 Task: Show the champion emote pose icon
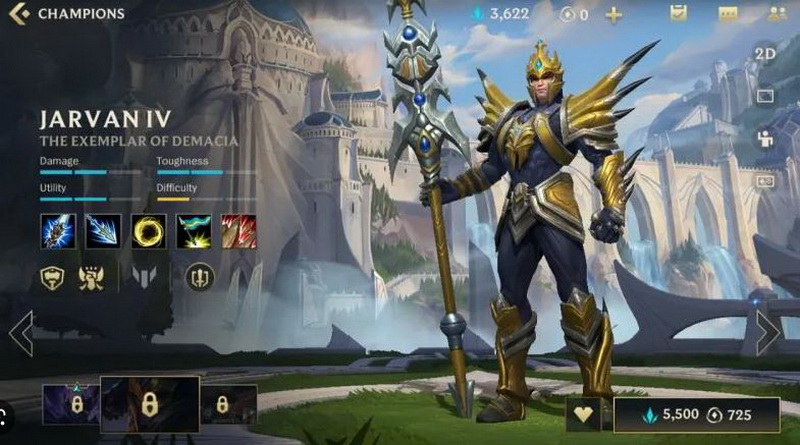pos(765,138)
